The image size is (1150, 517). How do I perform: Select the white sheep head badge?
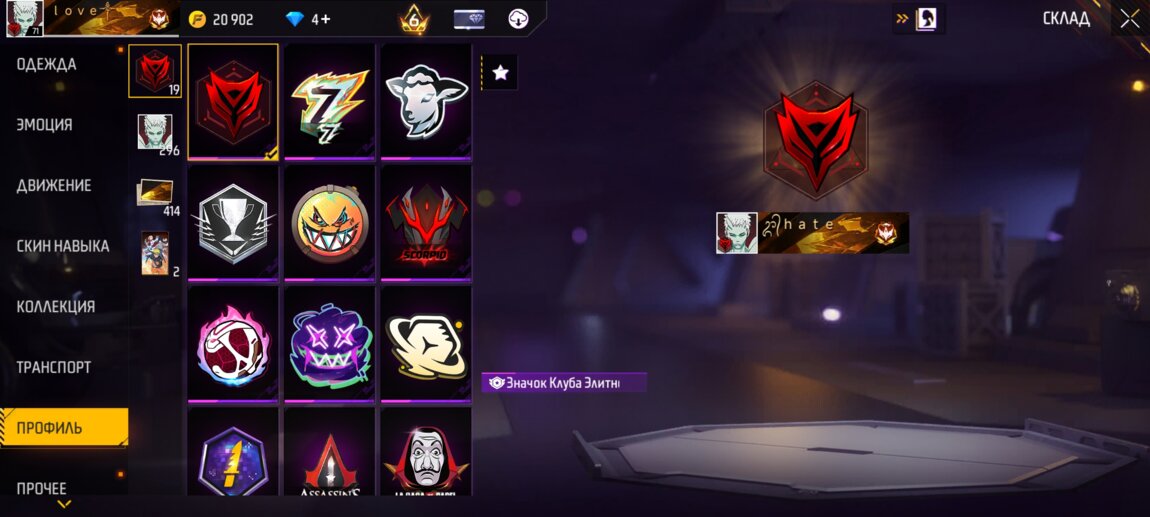tap(426, 100)
